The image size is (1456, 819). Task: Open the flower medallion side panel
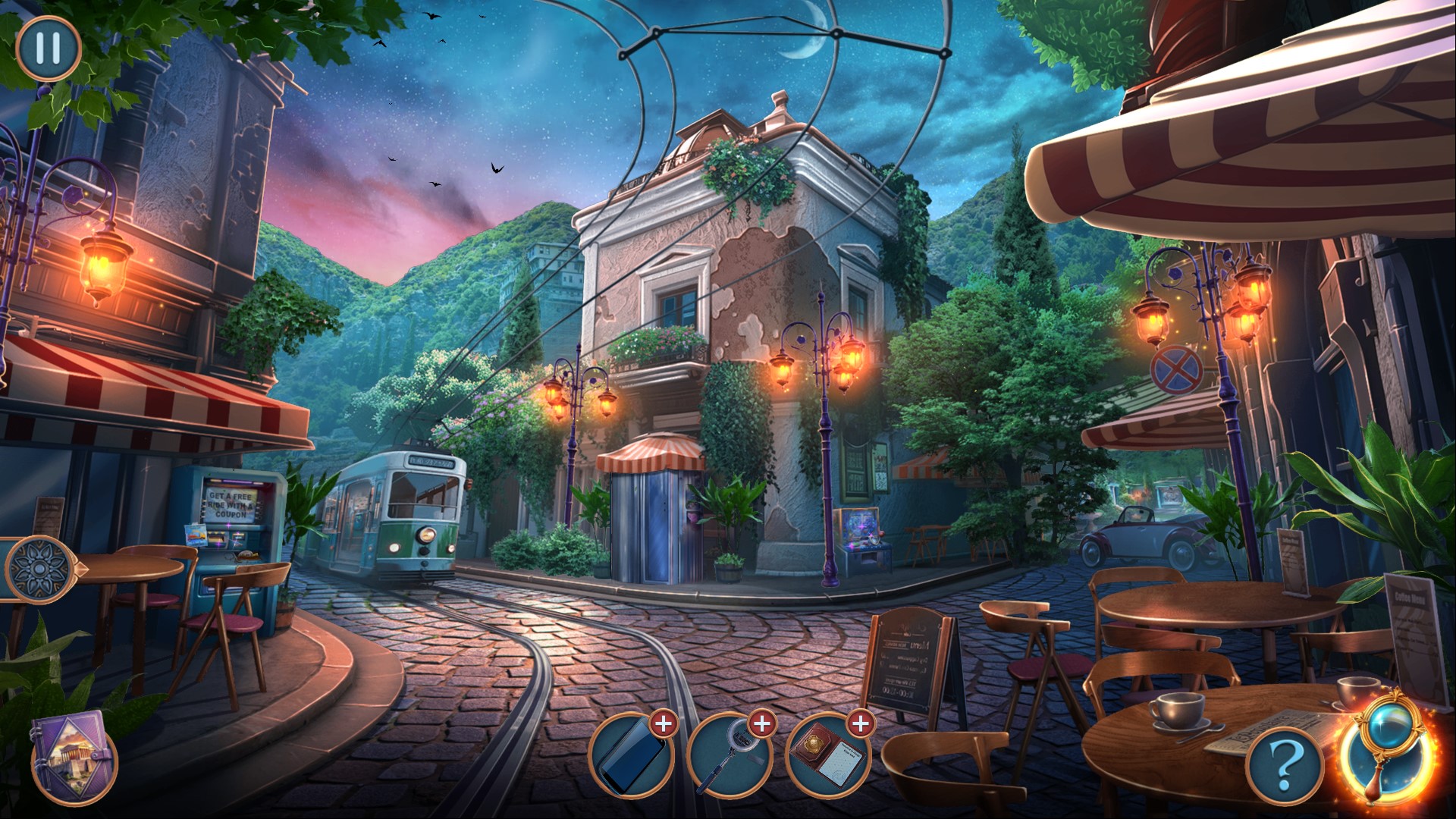(38, 569)
